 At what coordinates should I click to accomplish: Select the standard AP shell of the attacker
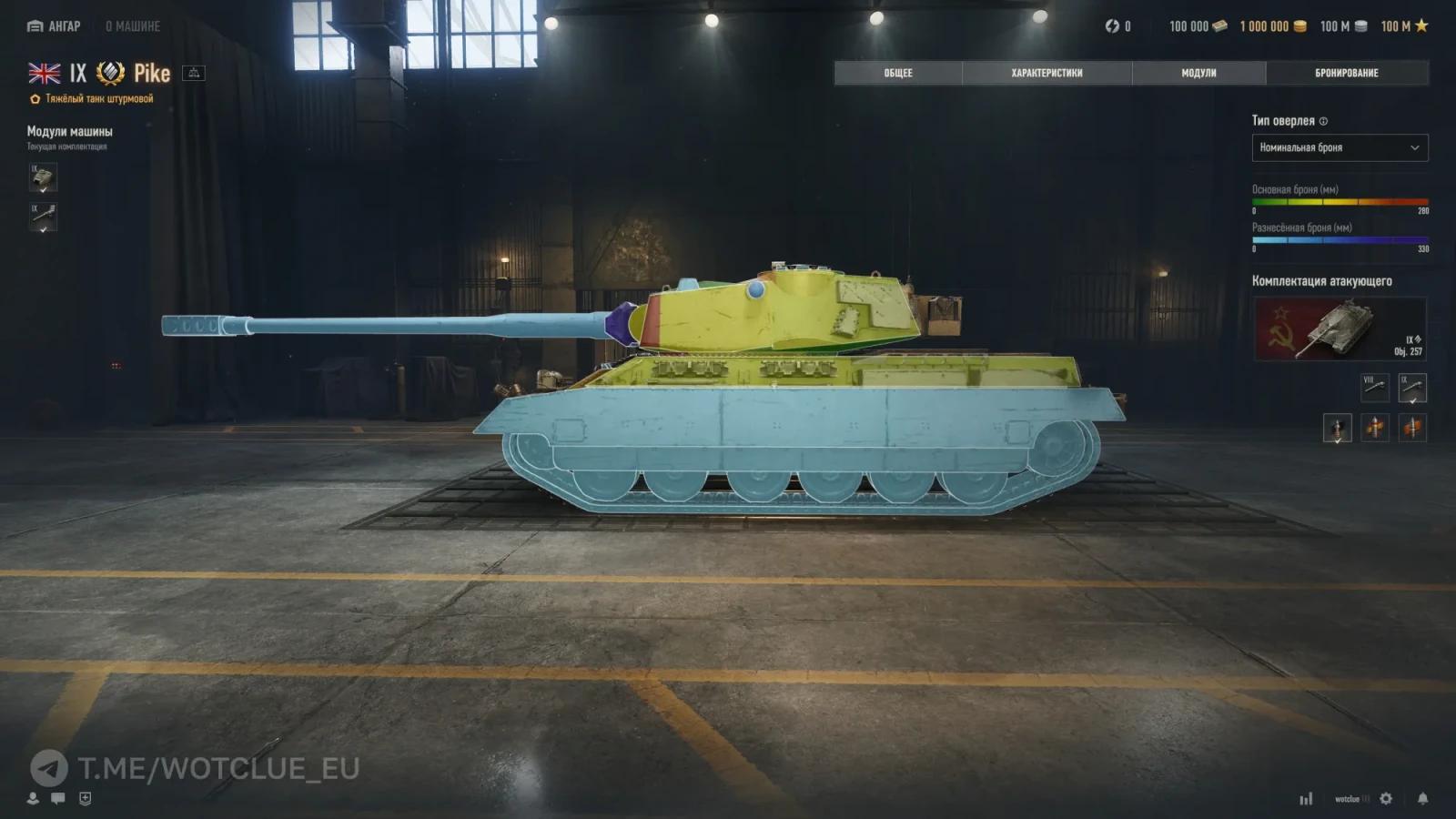click(1336, 428)
